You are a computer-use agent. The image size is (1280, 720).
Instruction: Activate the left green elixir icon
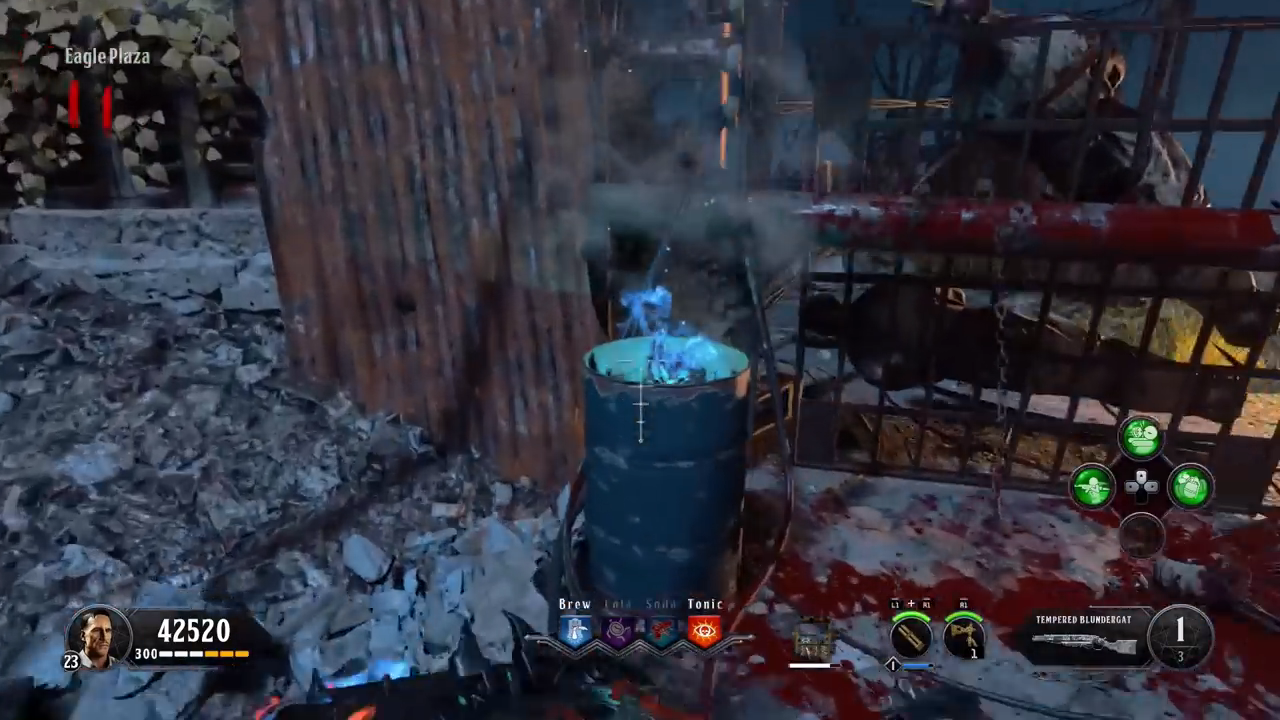pos(1092,487)
